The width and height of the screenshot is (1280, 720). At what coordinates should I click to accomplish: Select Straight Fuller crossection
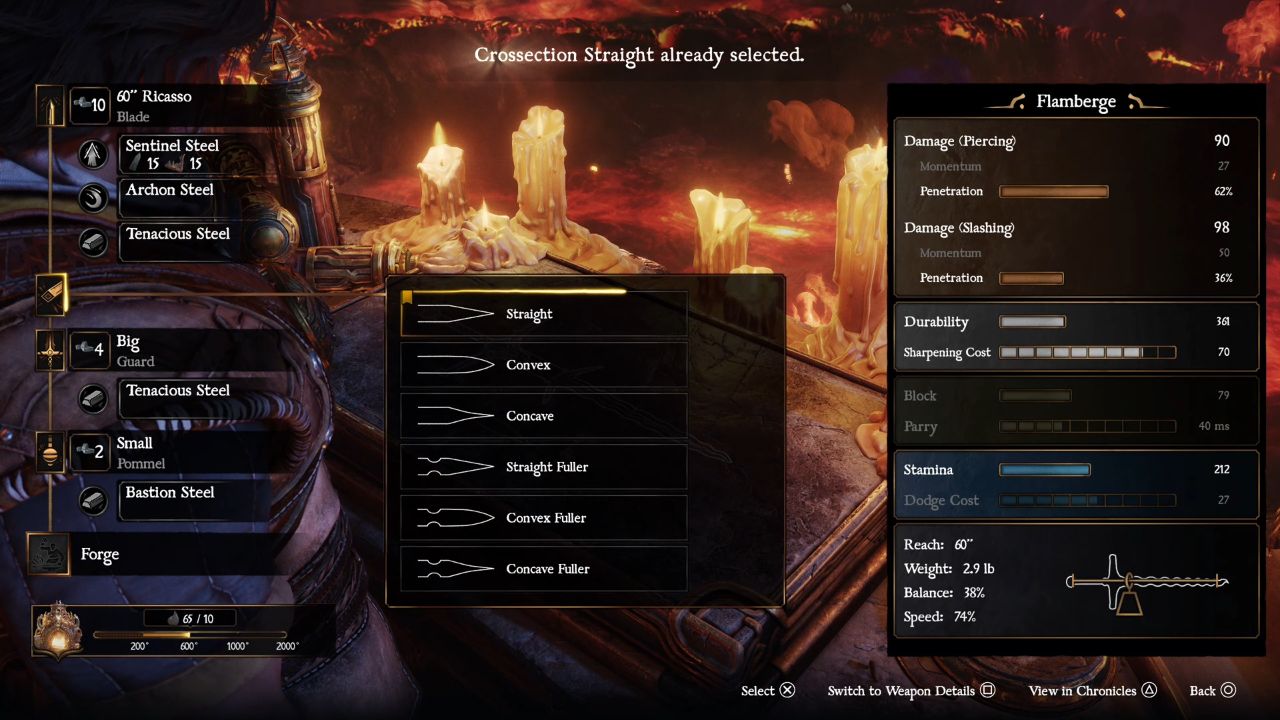tap(543, 467)
